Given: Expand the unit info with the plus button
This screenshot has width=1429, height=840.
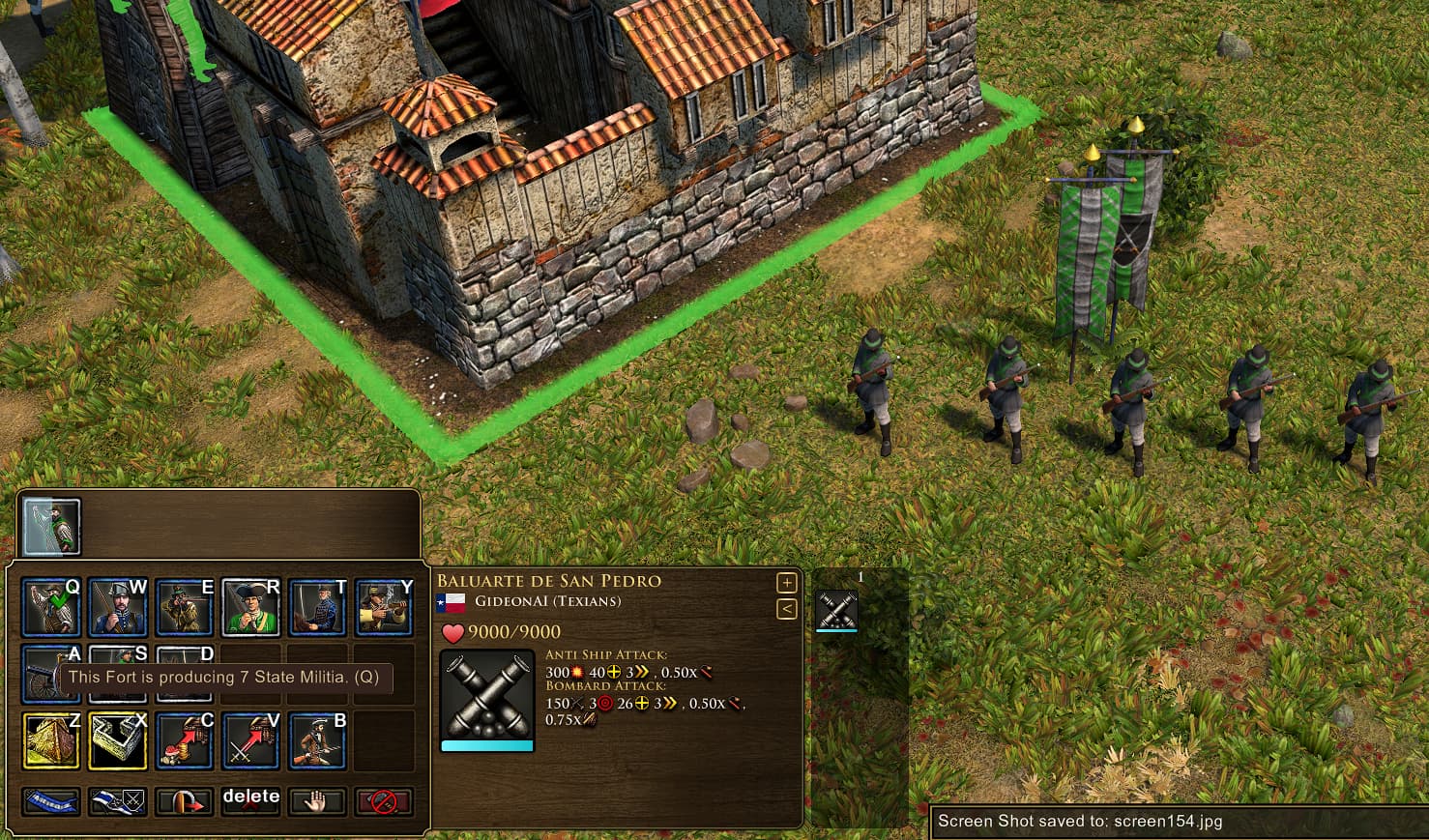Looking at the screenshot, I should pyautogui.click(x=786, y=583).
